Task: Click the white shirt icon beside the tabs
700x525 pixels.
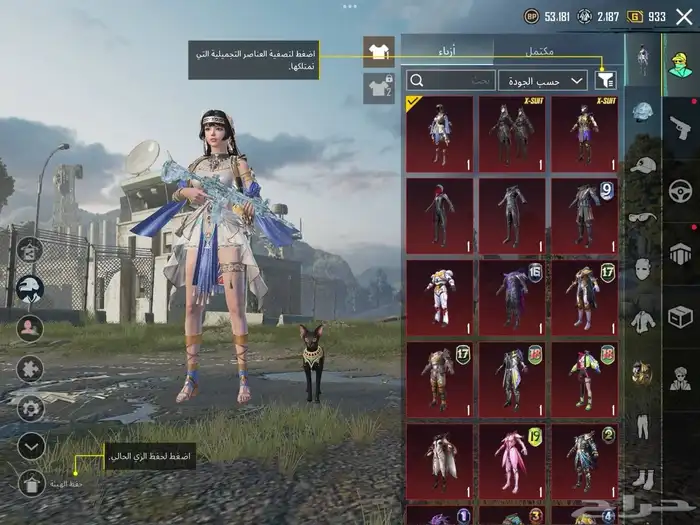Action: pyautogui.click(x=379, y=50)
